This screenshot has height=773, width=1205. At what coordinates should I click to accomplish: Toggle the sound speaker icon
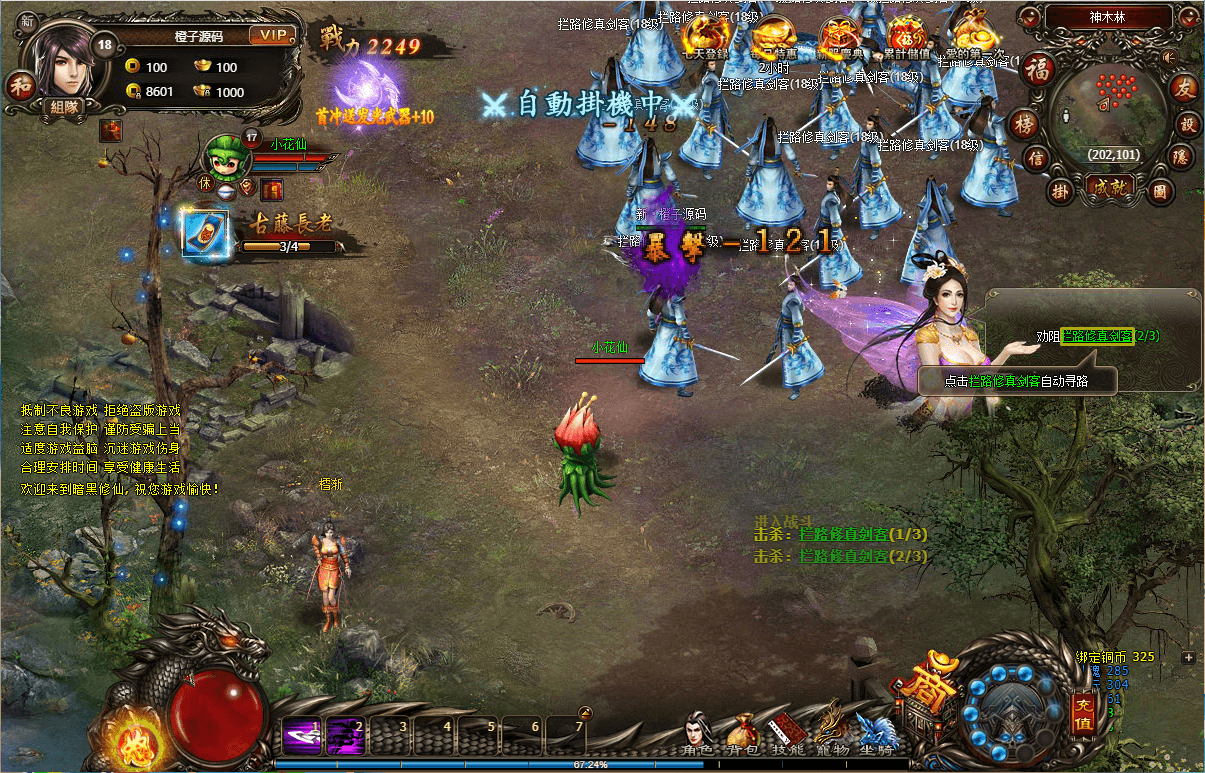1169,57
